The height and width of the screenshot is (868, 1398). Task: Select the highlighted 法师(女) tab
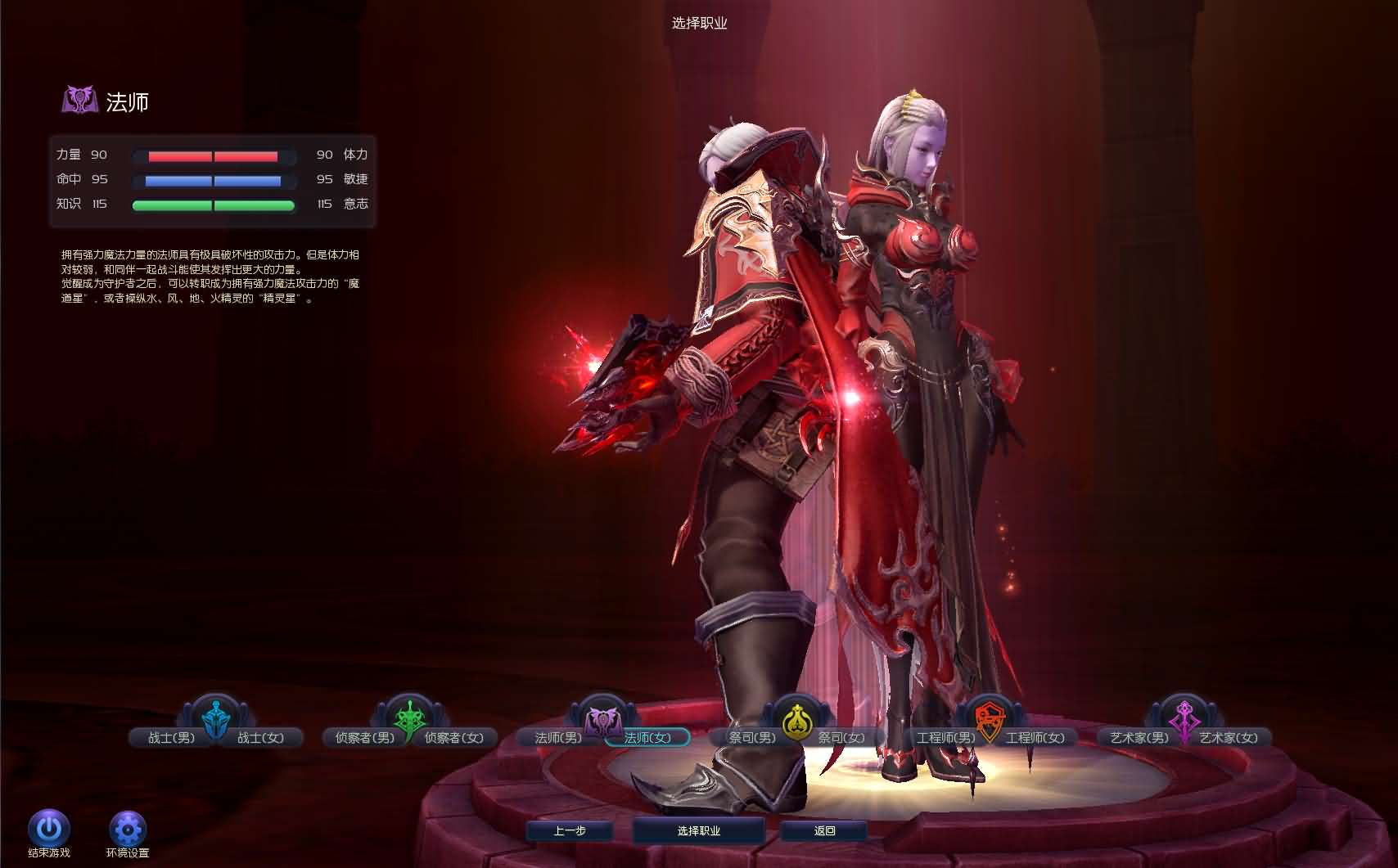tap(647, 736)
